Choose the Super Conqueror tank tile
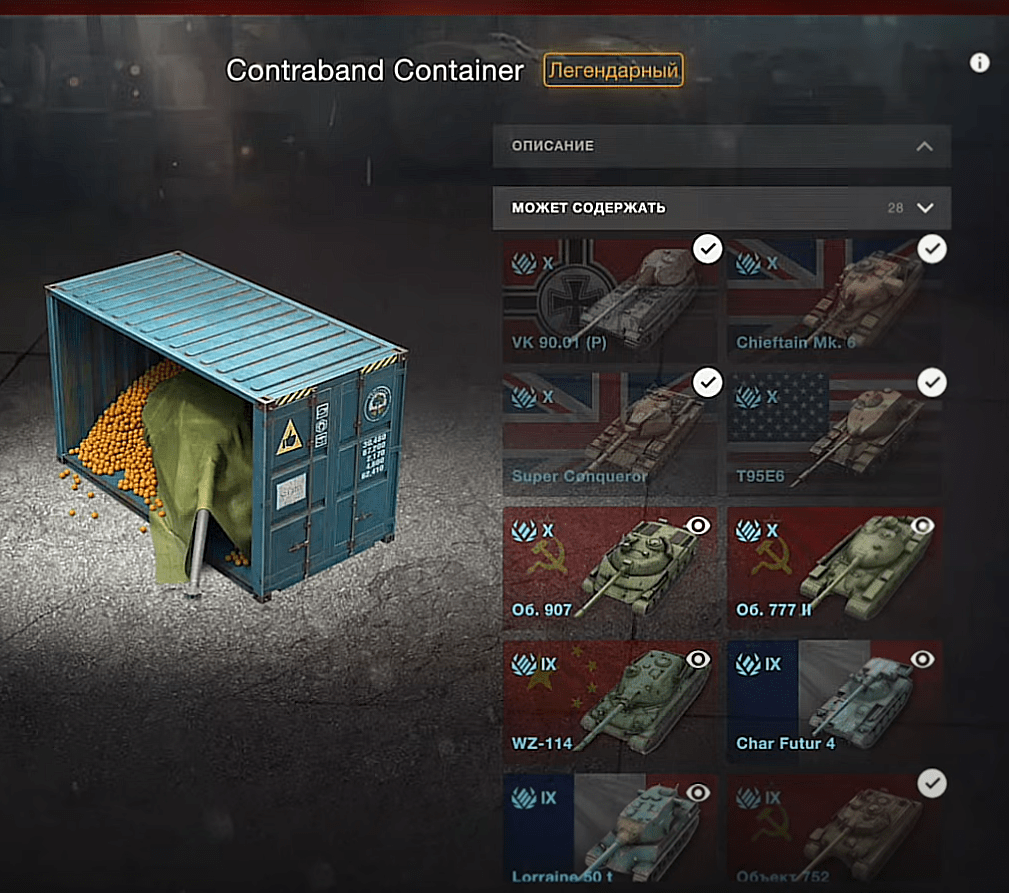Screen dimensions: 1009x893 pyautogui.click(x=609, y=435)
